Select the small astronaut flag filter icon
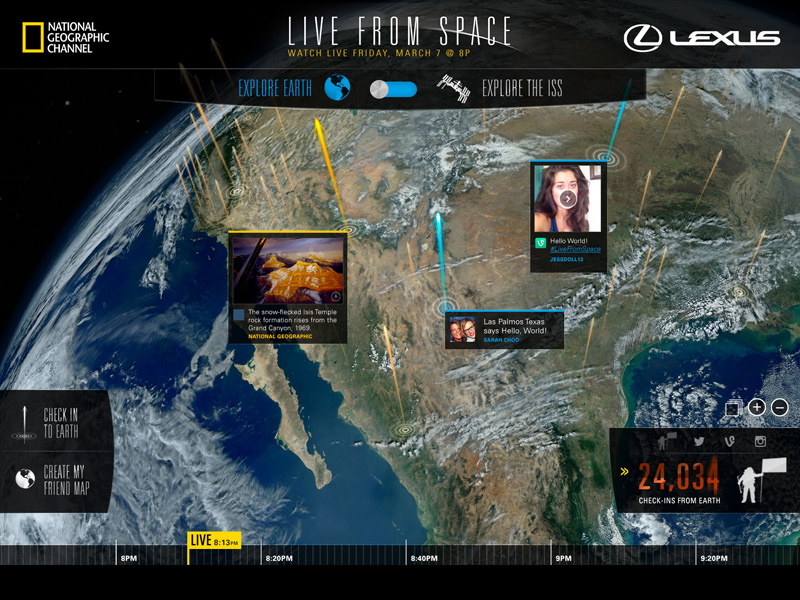Viewport: 800px width, 600px height. [x=665, y=442]
